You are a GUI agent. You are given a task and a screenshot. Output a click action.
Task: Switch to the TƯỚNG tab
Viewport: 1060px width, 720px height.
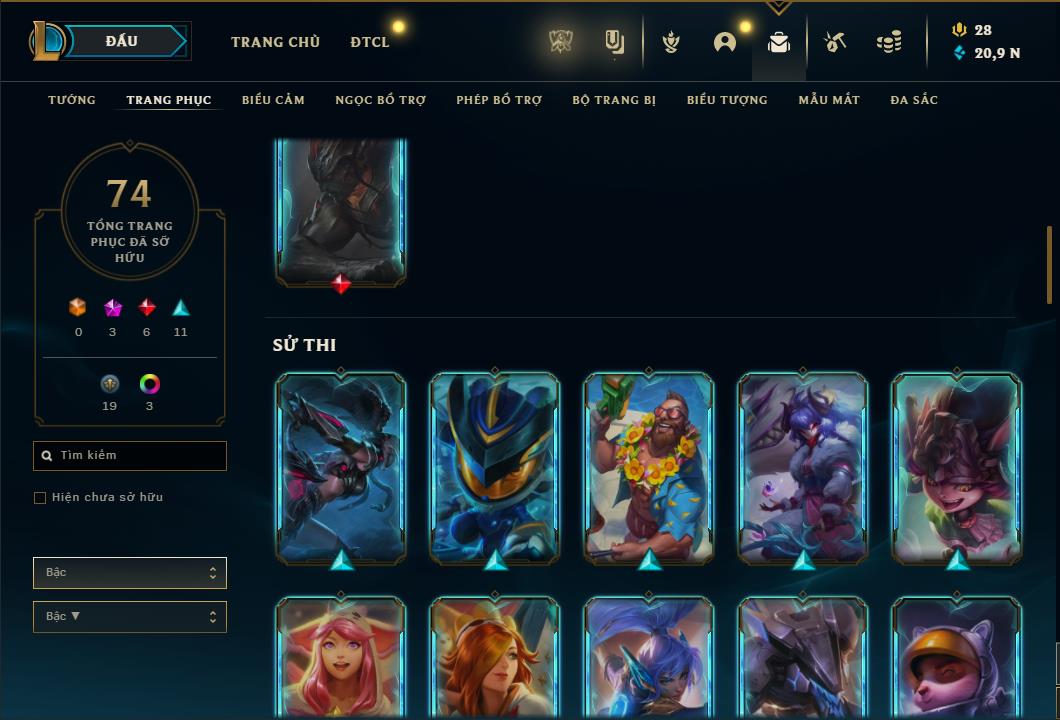coord(72,100)
